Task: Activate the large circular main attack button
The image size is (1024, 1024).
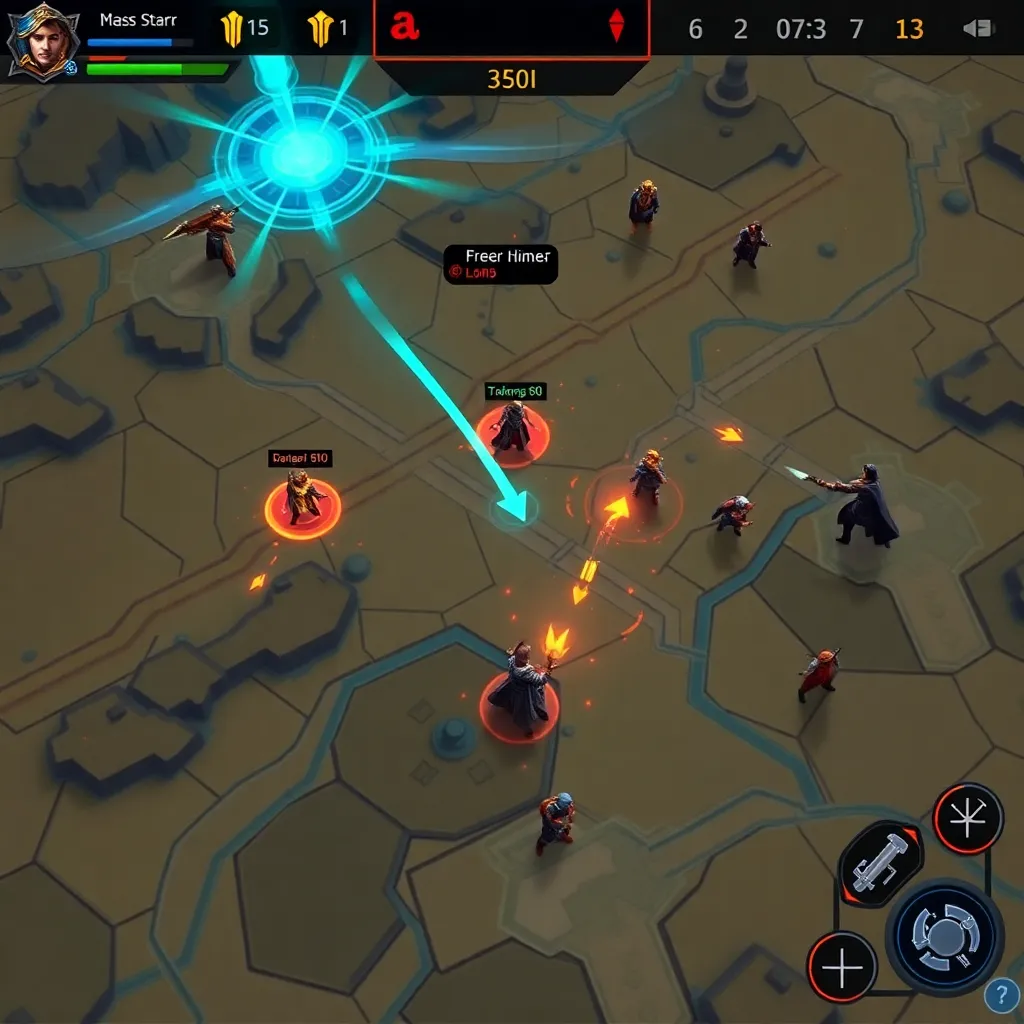Action: 944,937
